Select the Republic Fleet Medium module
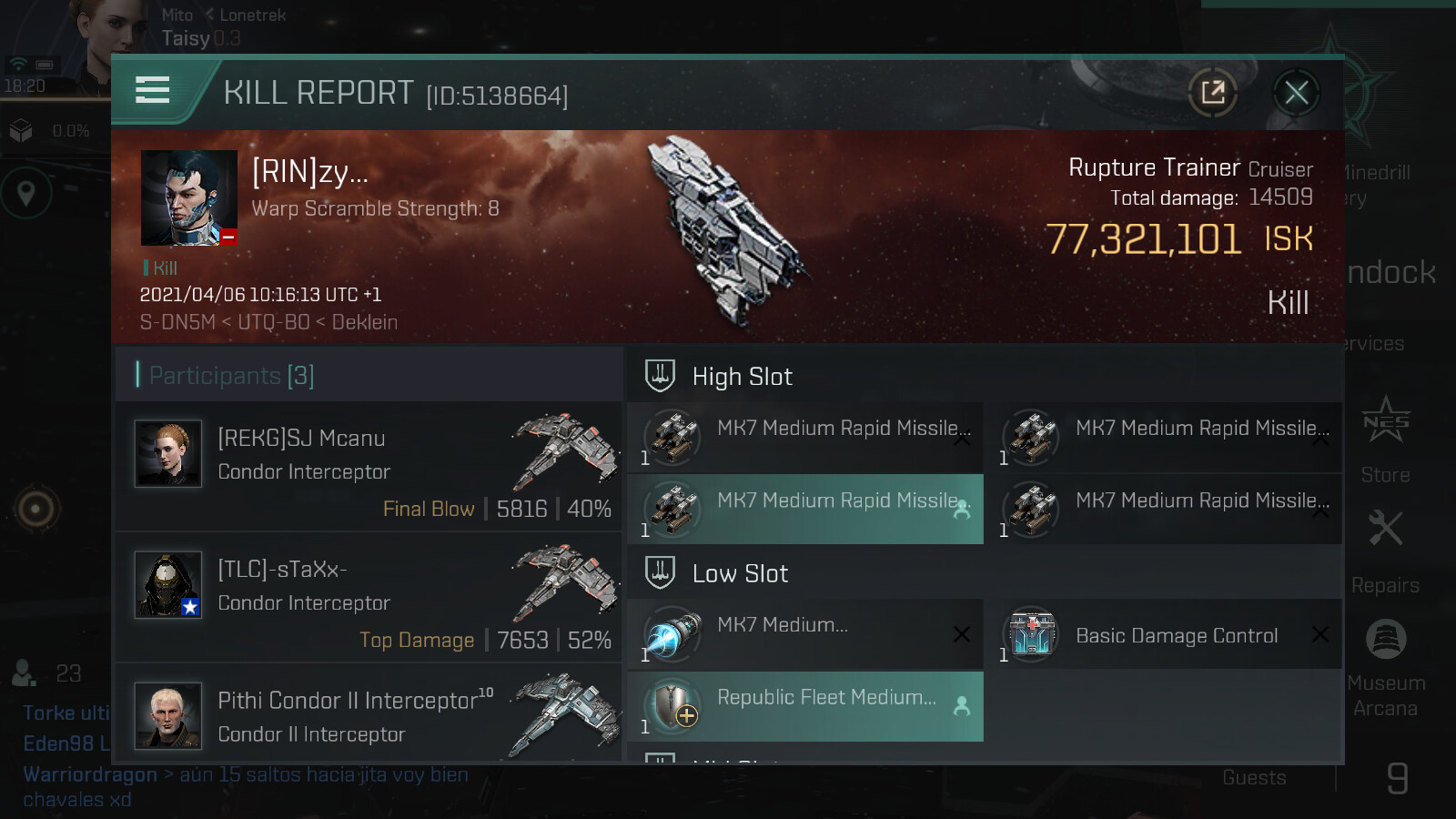Image resolution: width=1456 pixels, height=819 pixels. pyautogui.click(x=805, y=707)
